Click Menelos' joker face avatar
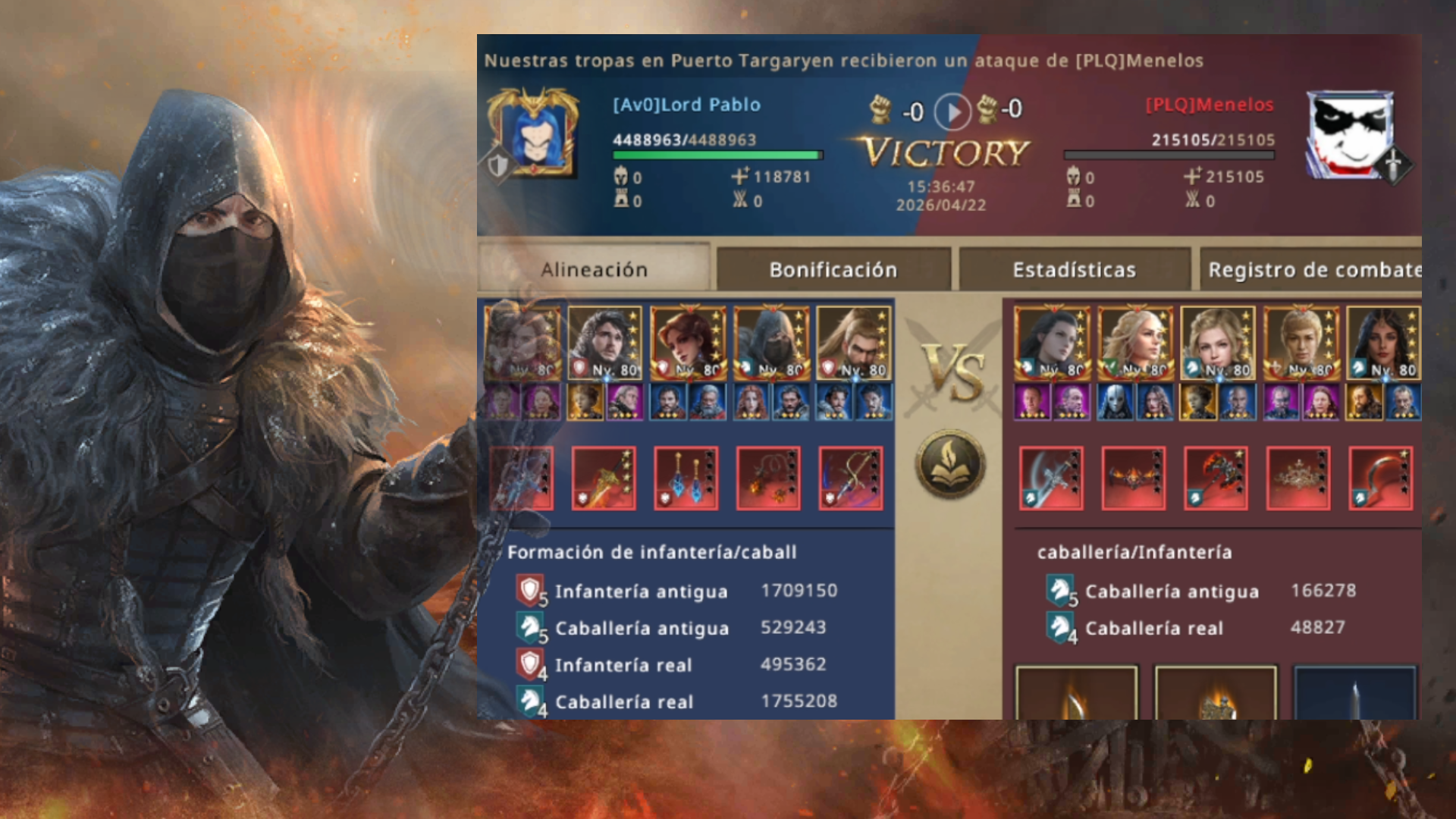Viewport: 1456px width, 819px height. pos(1349,135)
